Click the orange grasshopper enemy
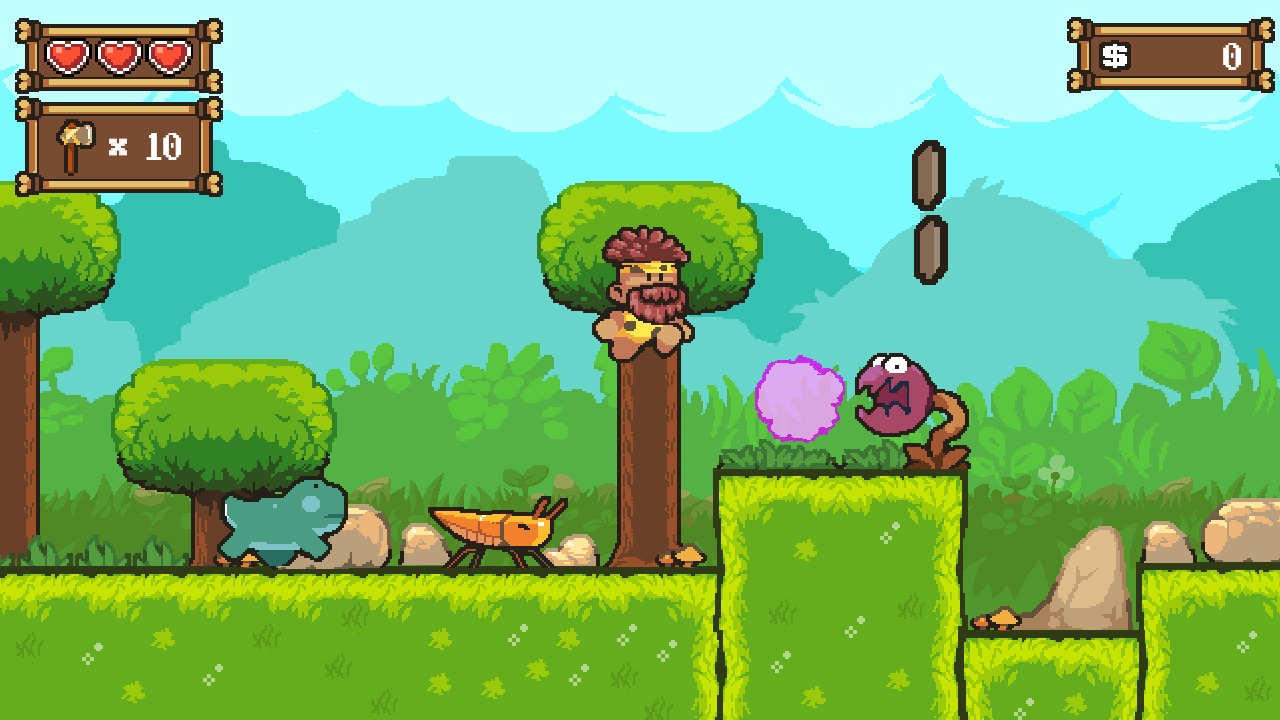 coord(495,530)
